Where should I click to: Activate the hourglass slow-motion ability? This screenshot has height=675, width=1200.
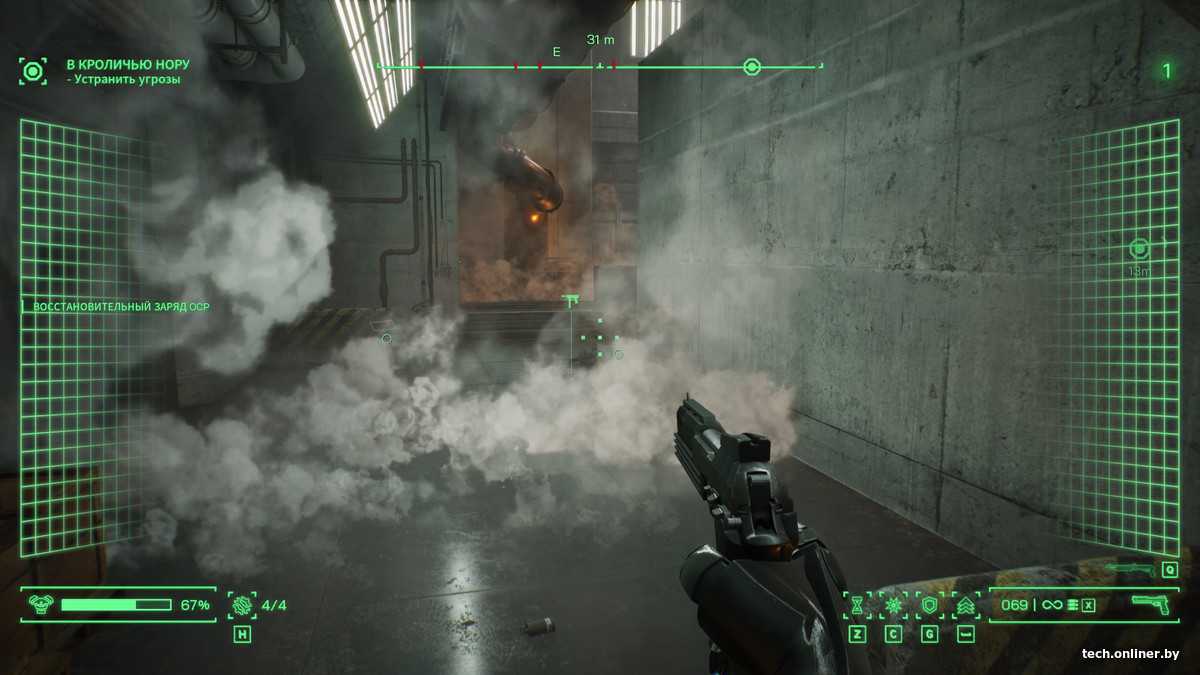[x=857, y=605]
